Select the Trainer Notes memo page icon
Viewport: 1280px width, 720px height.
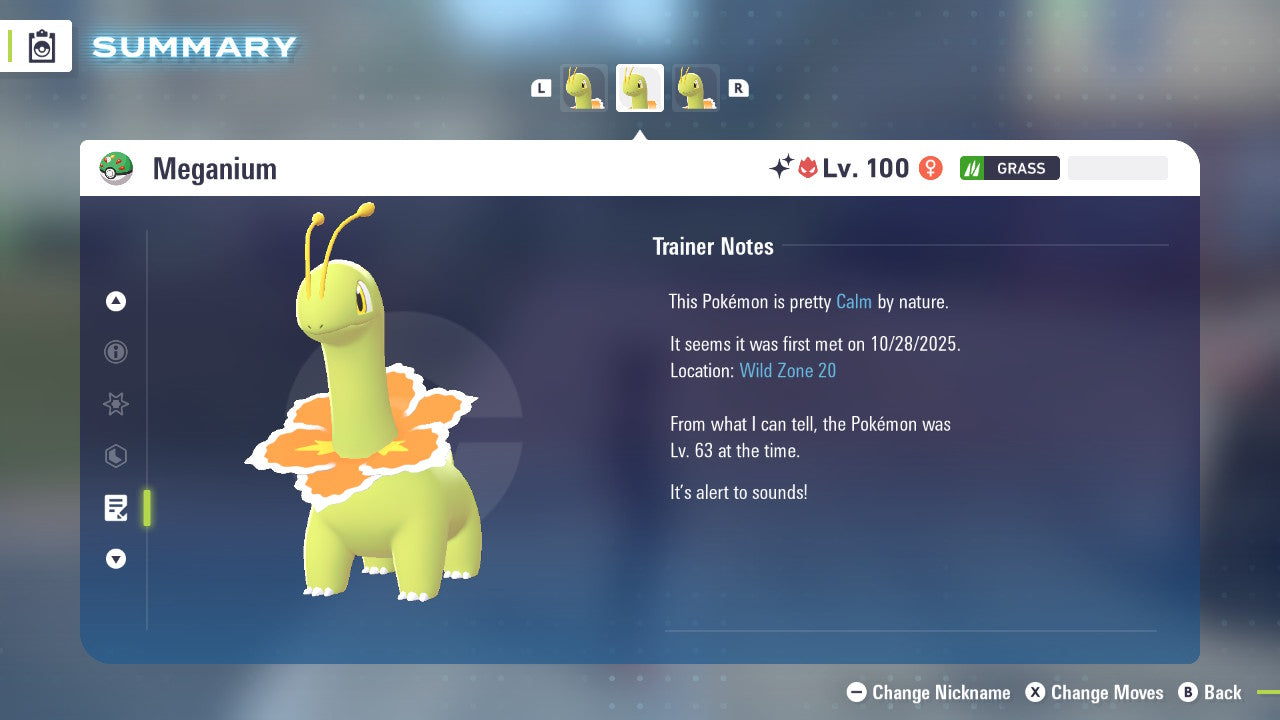[x=116, y=508]
